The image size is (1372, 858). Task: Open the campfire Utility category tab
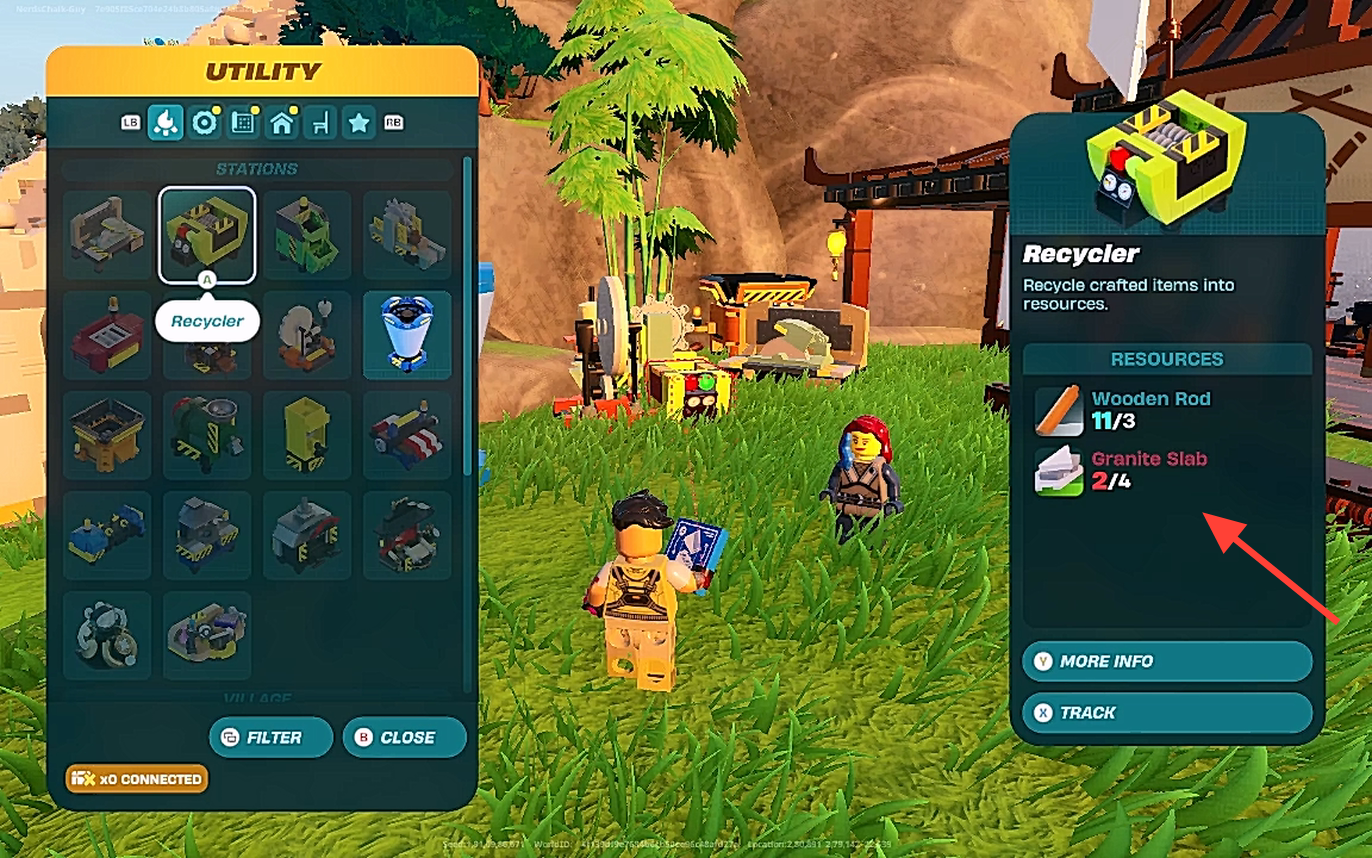[x=165, y=123]
